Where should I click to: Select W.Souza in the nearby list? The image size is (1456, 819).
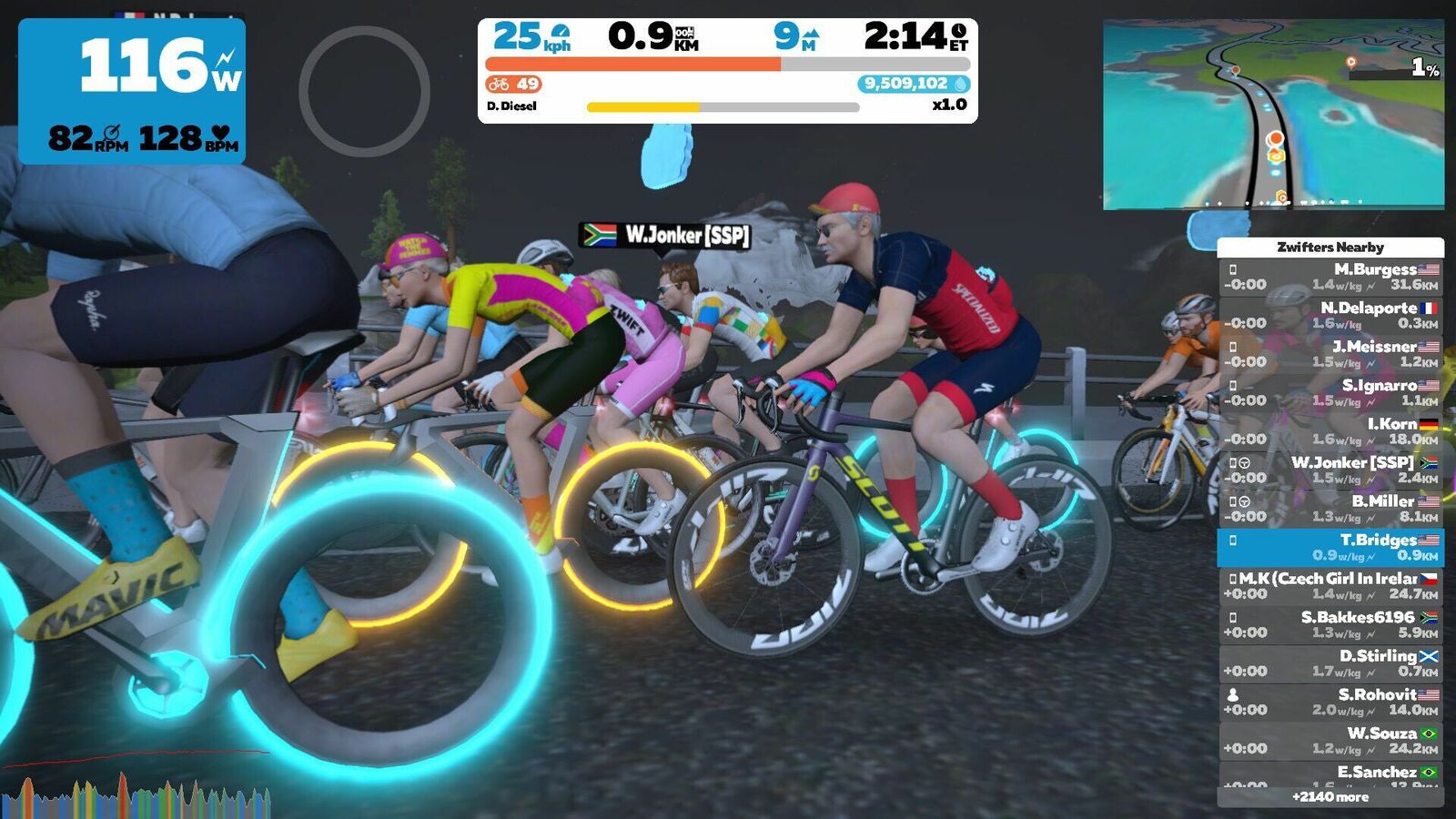1330,741
